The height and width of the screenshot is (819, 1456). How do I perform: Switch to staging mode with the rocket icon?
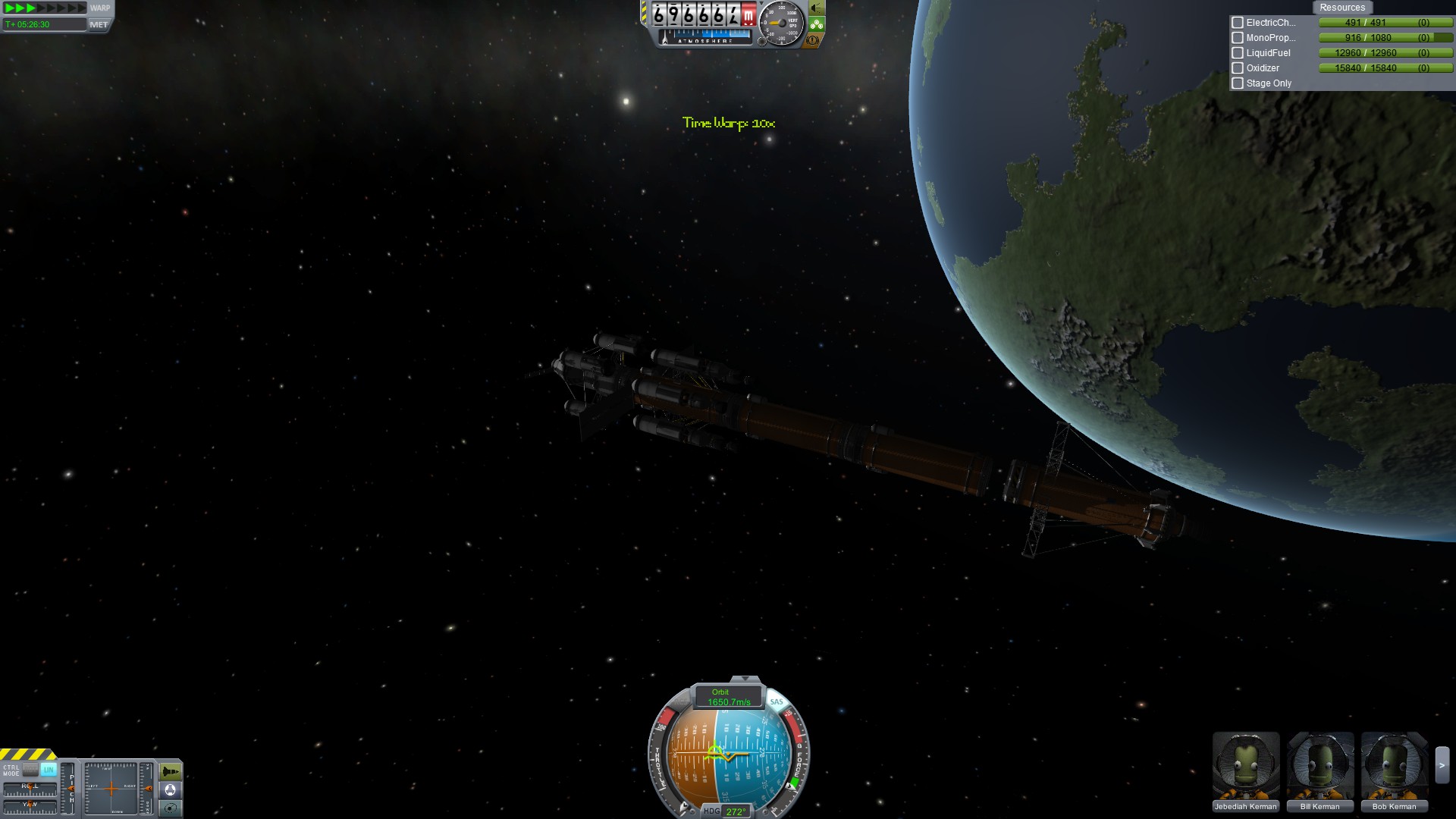pyautogui.click(x=171, y=772)
